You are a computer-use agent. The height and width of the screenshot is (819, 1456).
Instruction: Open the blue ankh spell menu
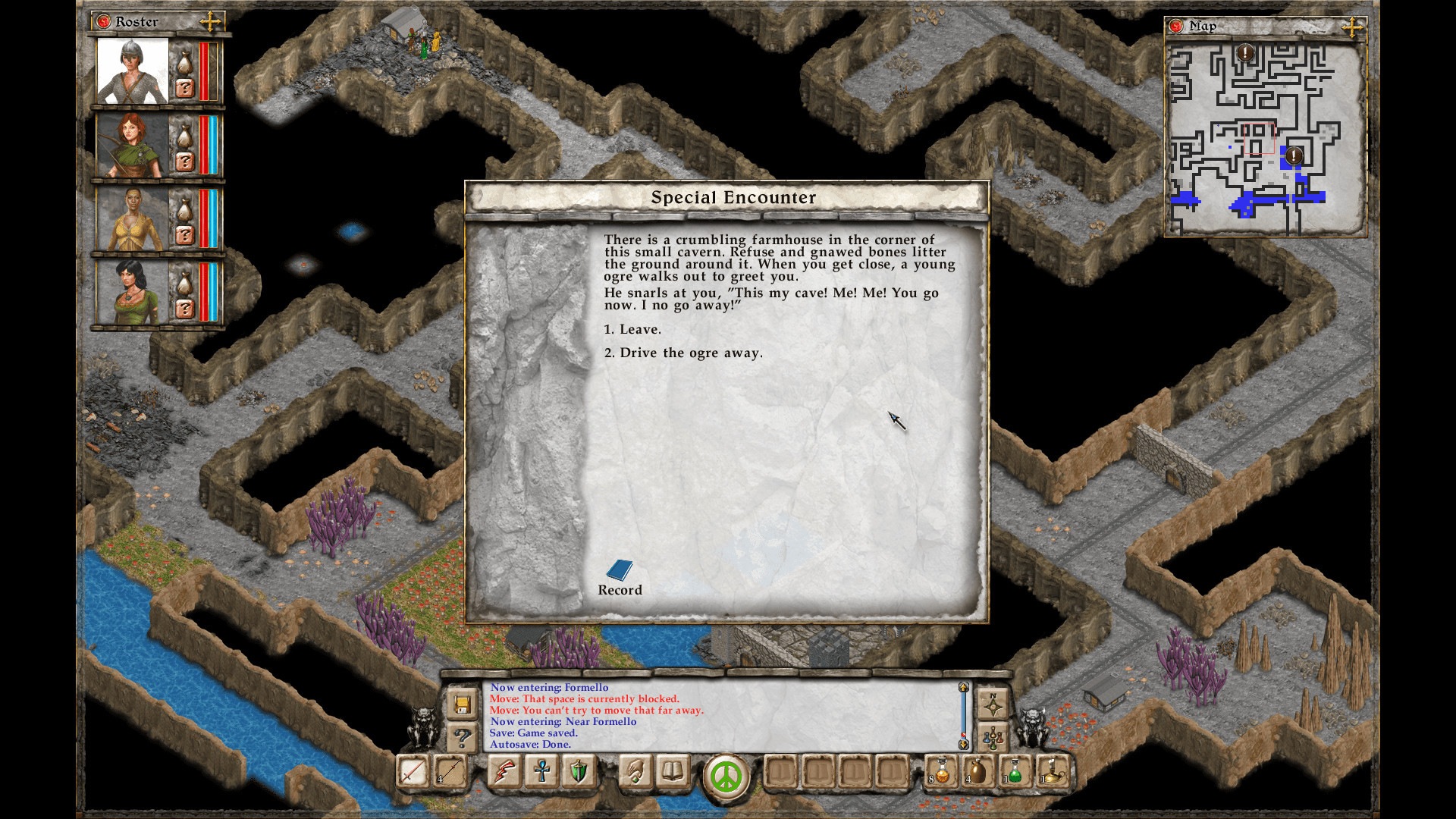click(x=541, y=773)
